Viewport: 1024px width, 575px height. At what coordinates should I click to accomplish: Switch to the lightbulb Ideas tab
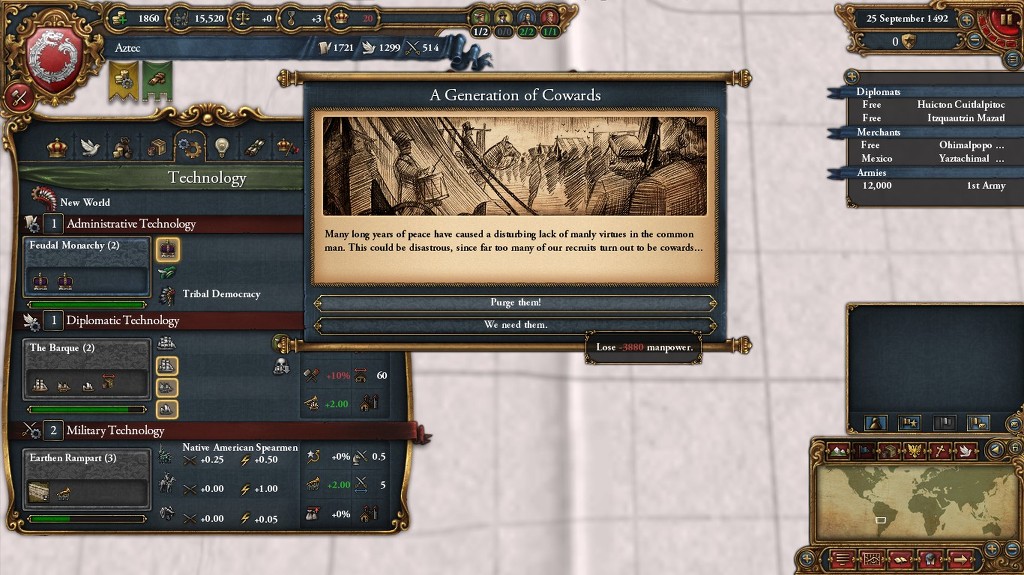click(221, 148)
